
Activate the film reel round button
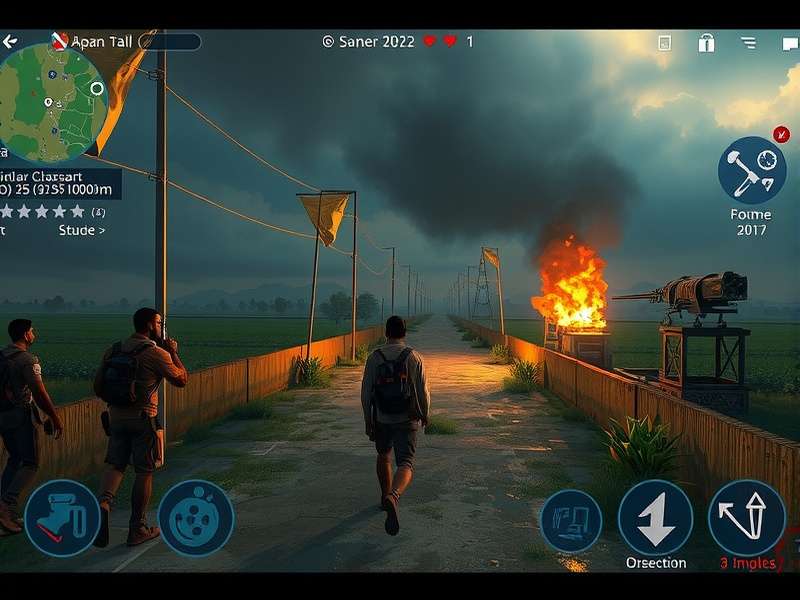196,517
